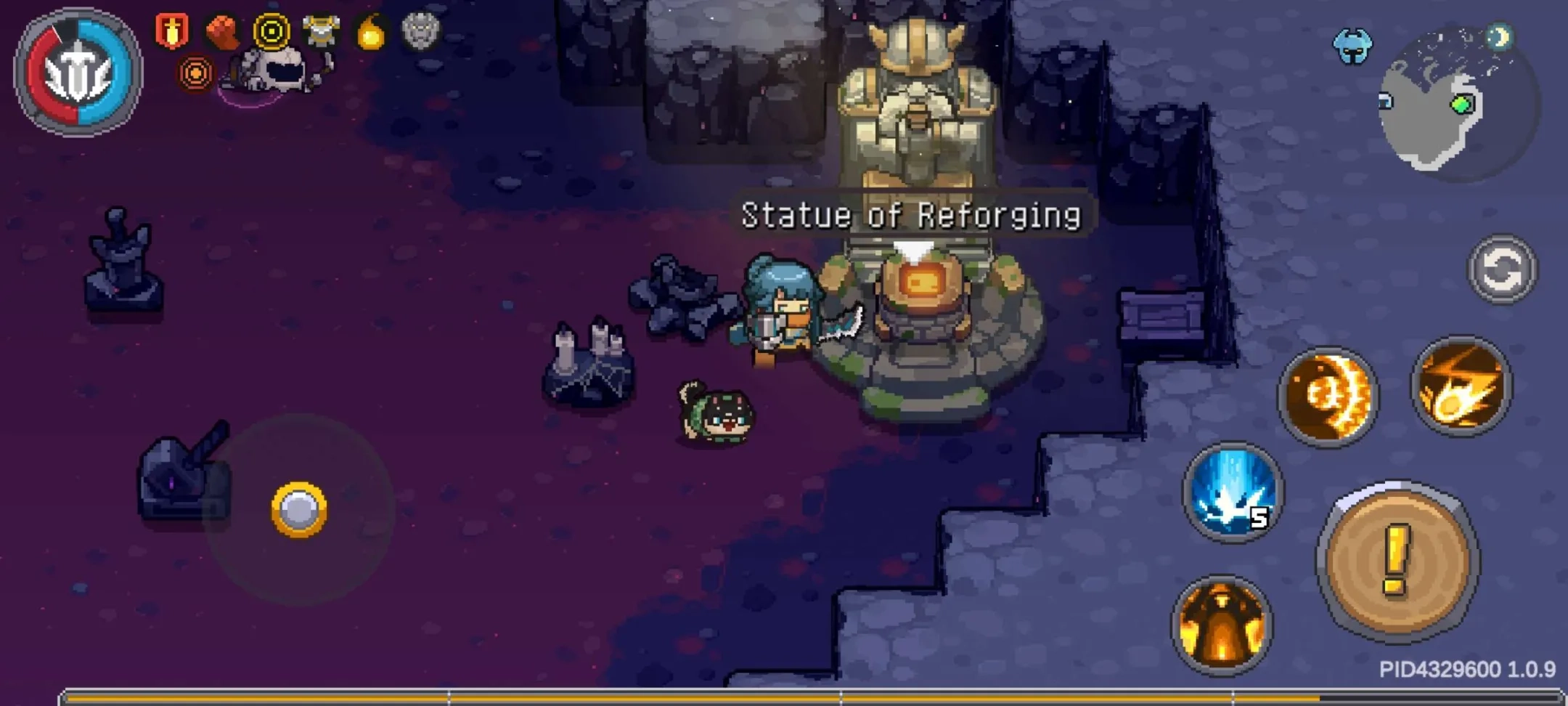Click the gold droplet buff icon
1568x706 pixels.
[x=372, y=31]
